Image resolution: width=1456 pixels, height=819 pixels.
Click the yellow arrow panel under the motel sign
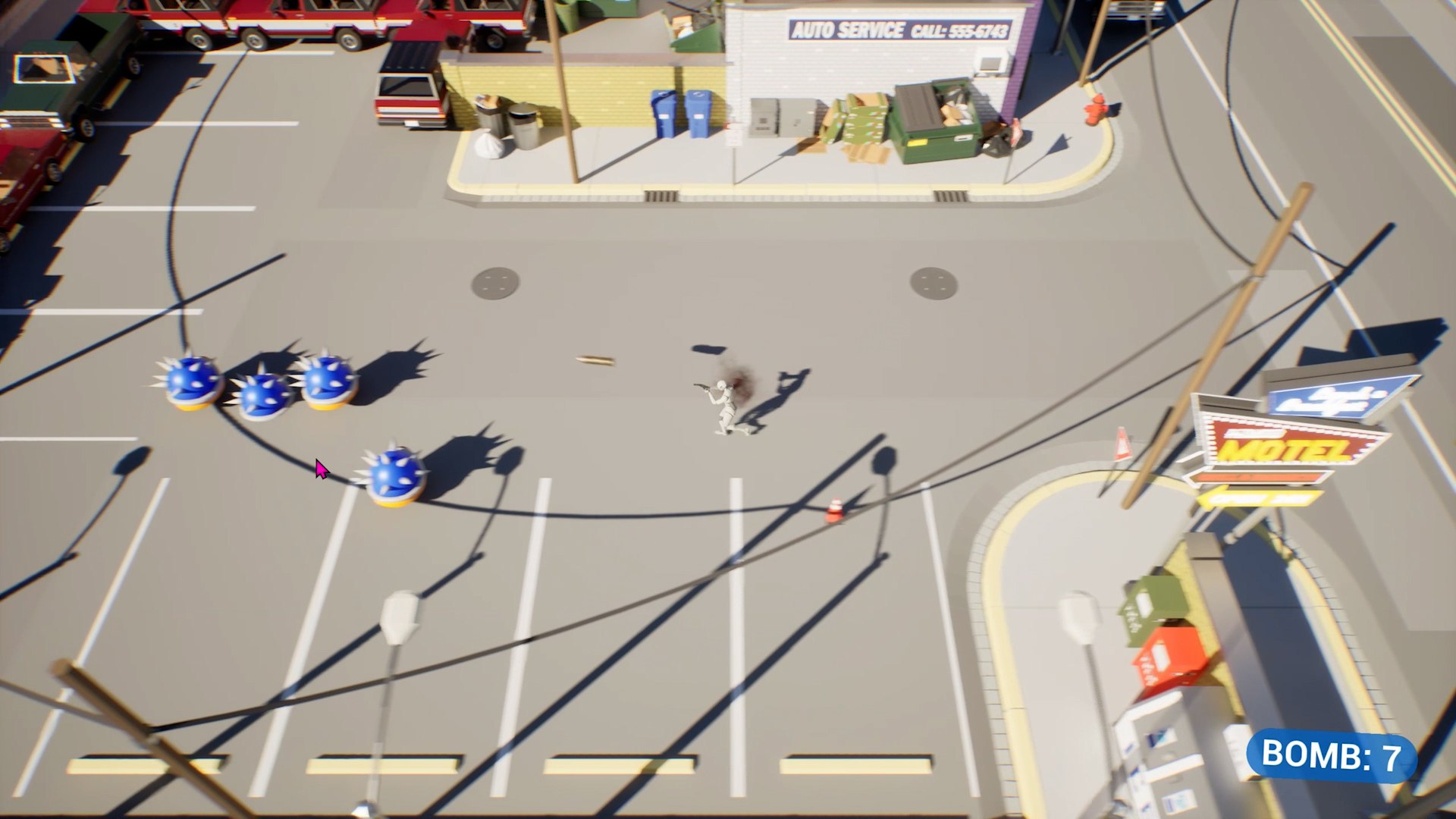coord(1256,497)
